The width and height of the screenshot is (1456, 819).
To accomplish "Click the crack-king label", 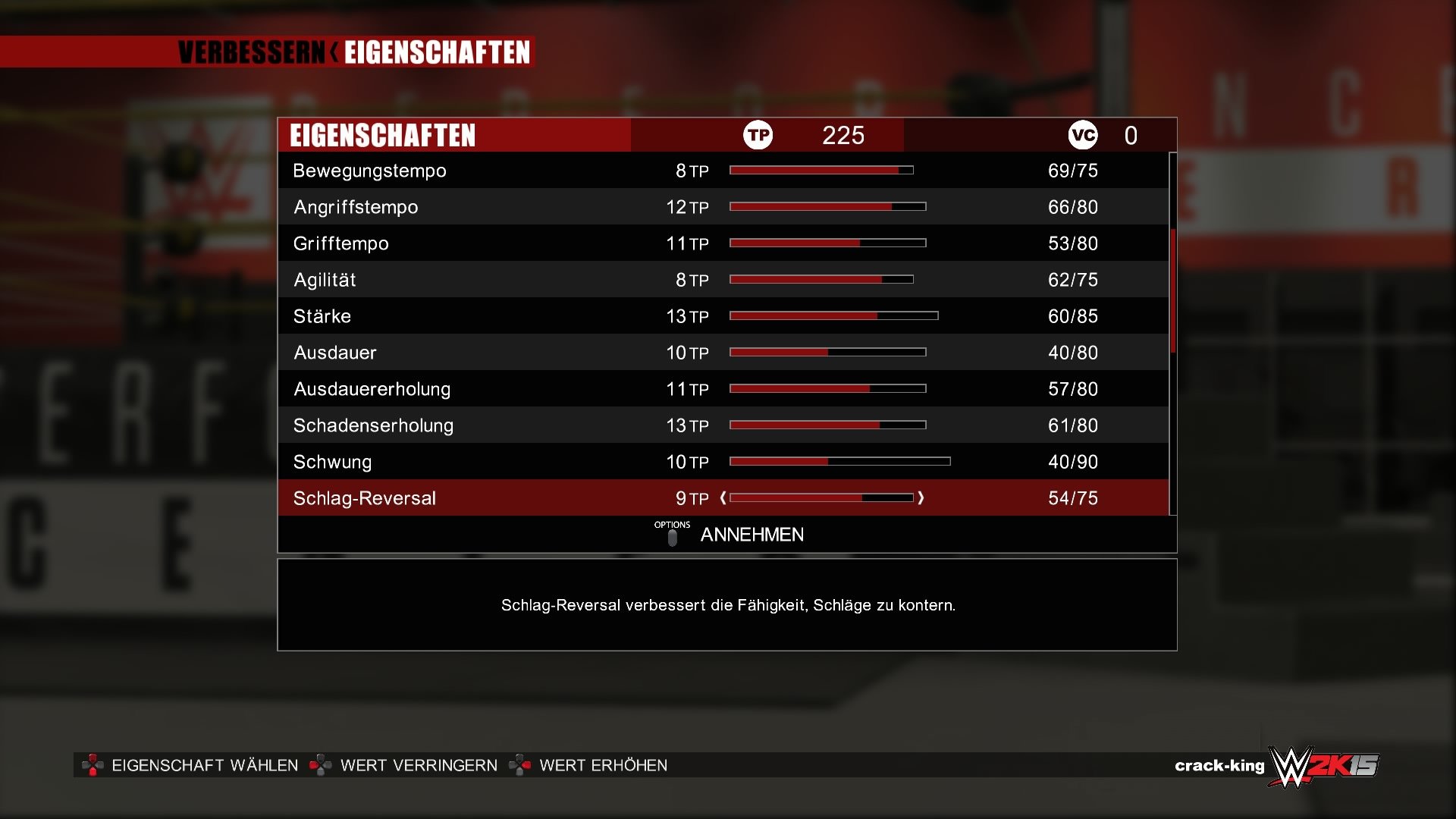I will tap(1219, 765).
